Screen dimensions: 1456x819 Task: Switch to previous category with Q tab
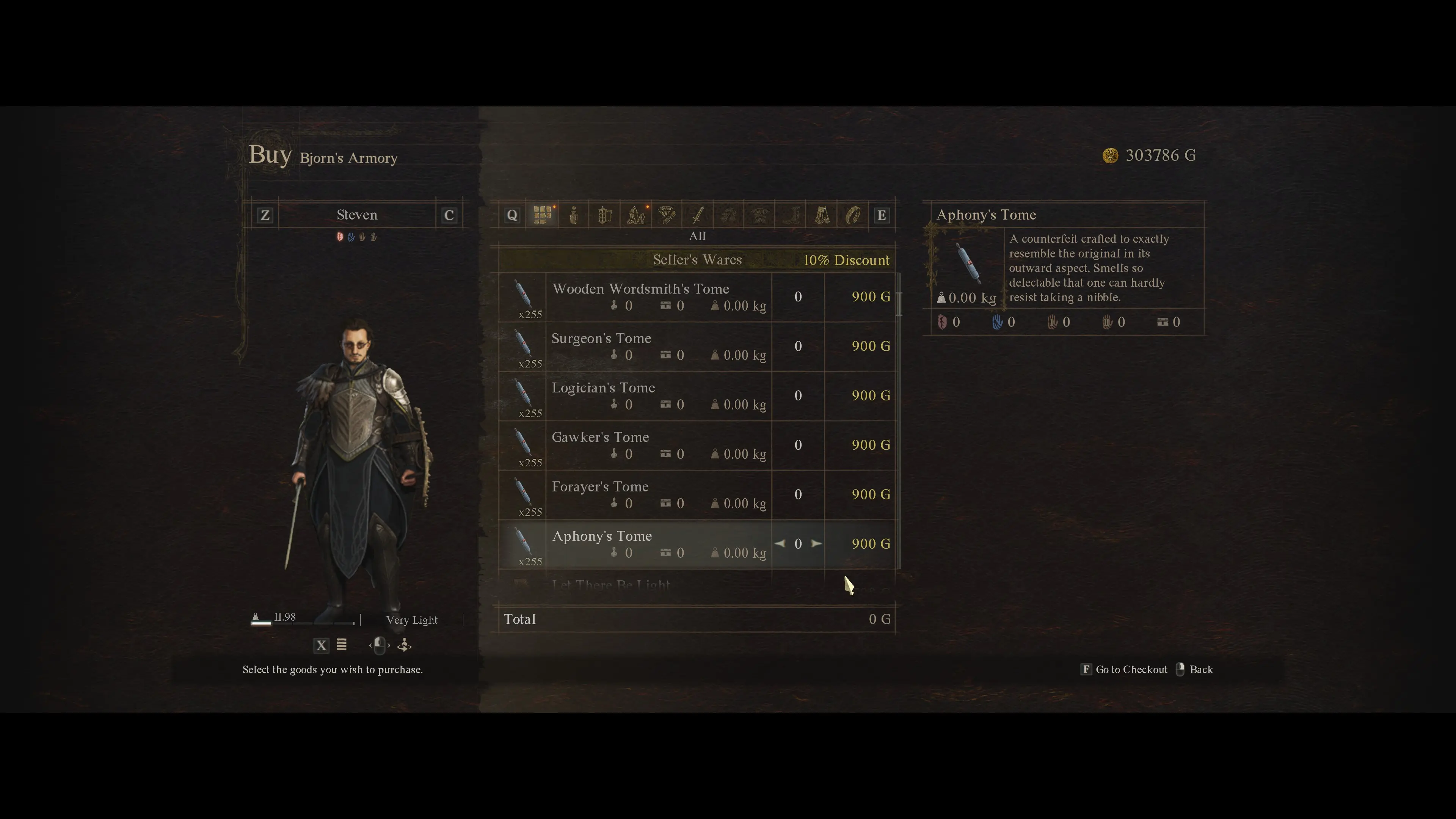click(512, 215)
